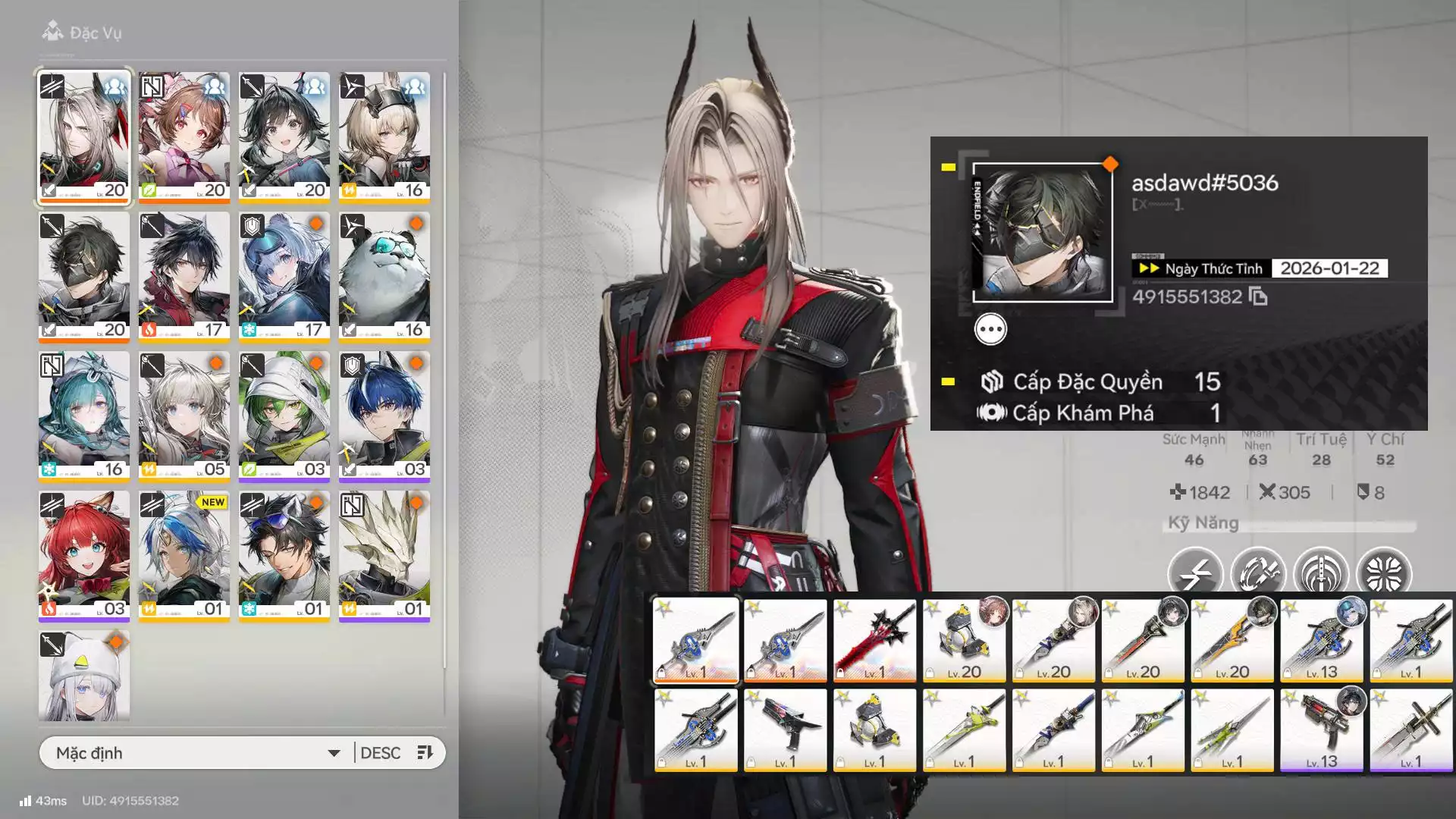This screenshot has width=1456, height=819.
Task: Select the panda operator card
Action: [x=384, y=276]
